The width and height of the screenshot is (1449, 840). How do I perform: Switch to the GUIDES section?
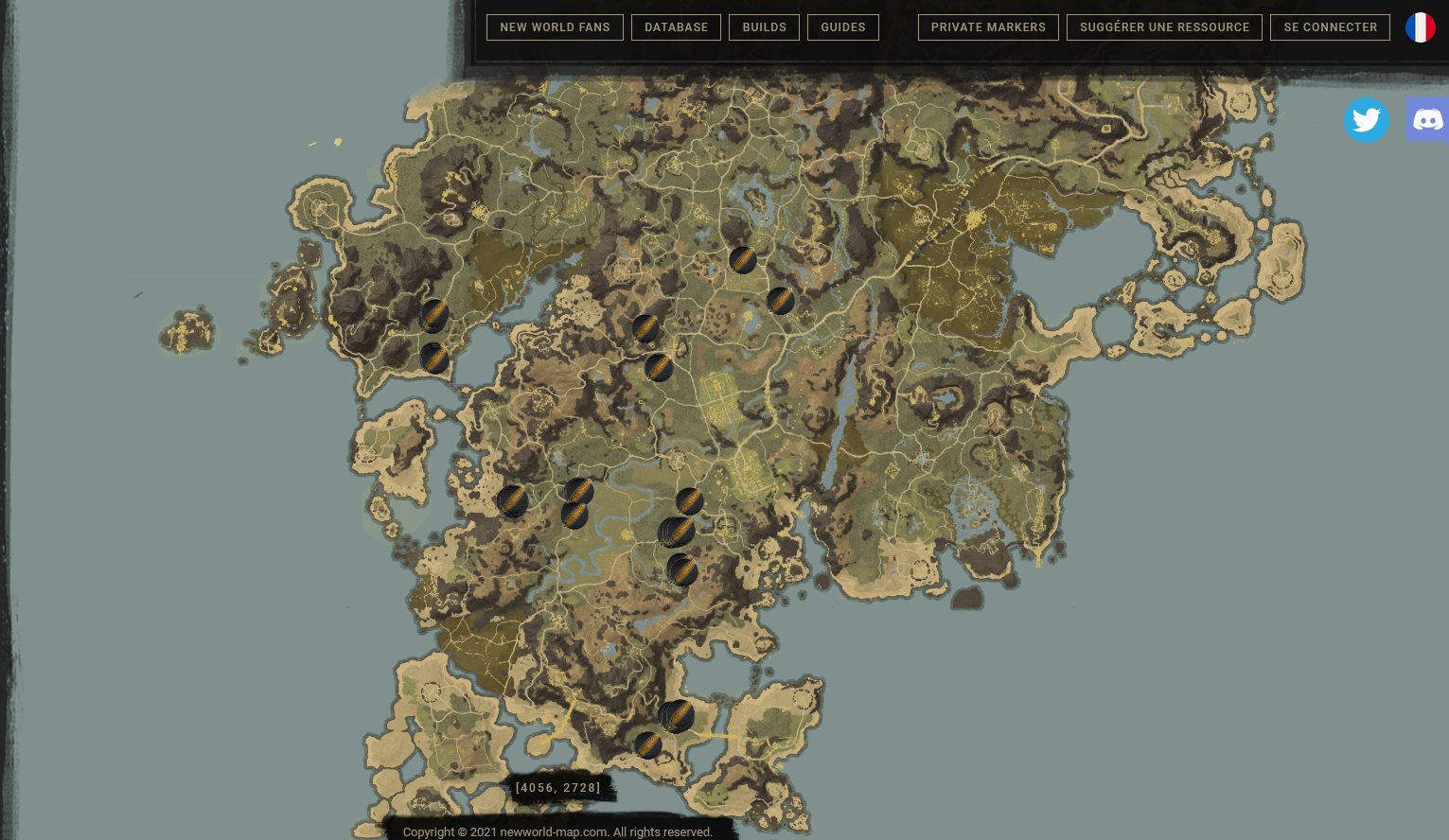[842, 27]
